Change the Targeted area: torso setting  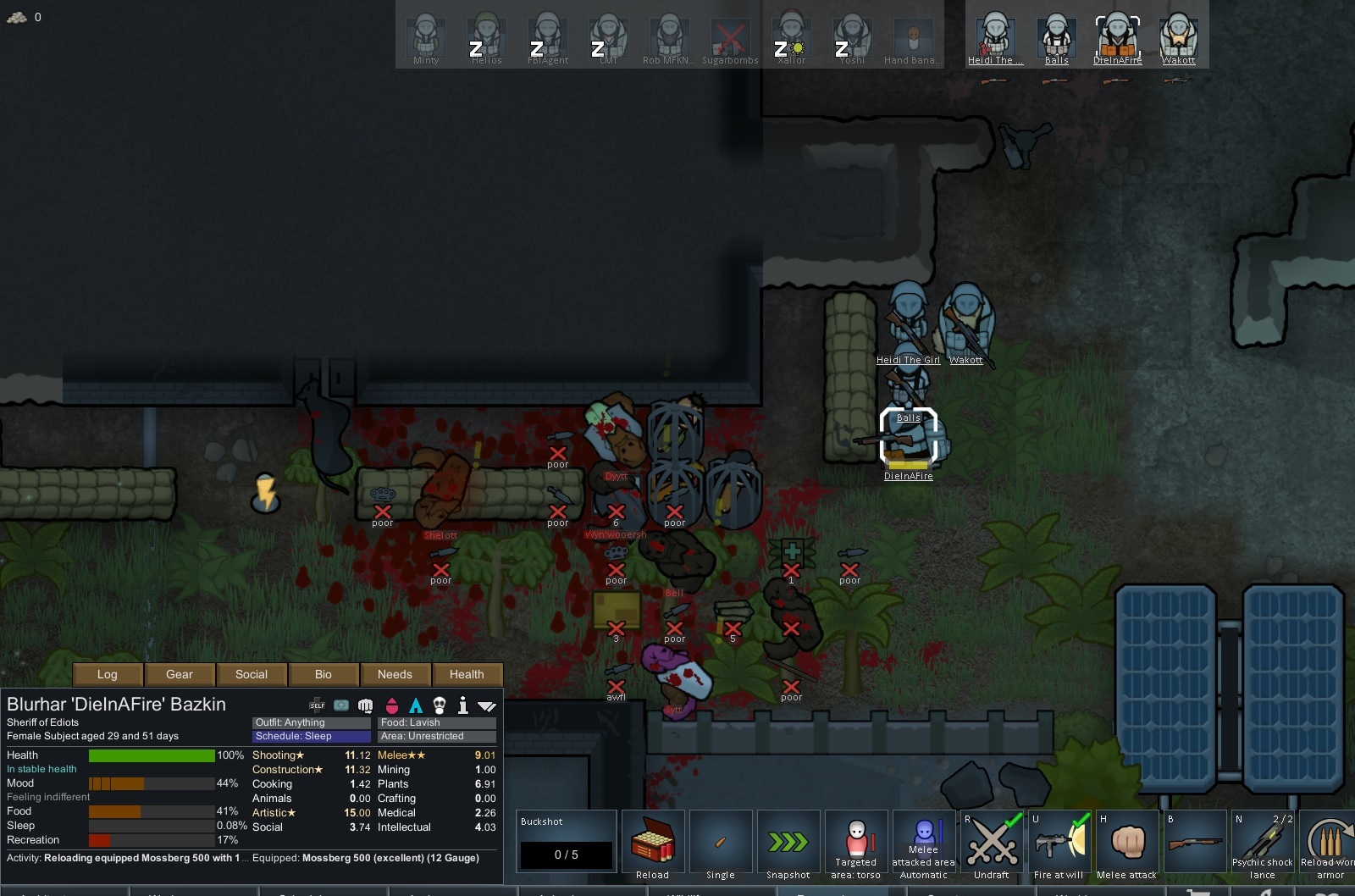[x=856, y=843]
